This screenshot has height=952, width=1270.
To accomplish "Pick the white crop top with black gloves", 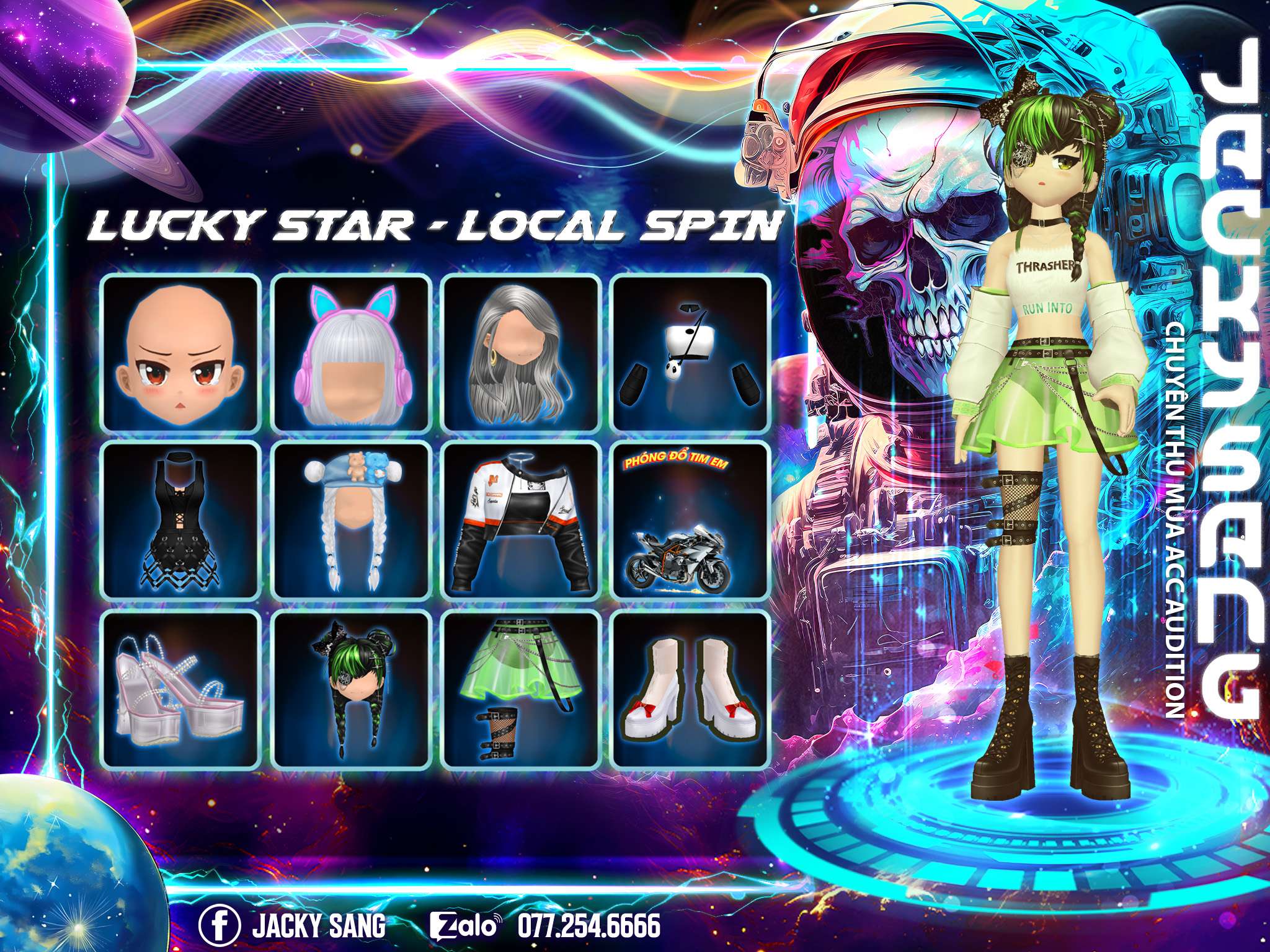I will tap(690, 352).
